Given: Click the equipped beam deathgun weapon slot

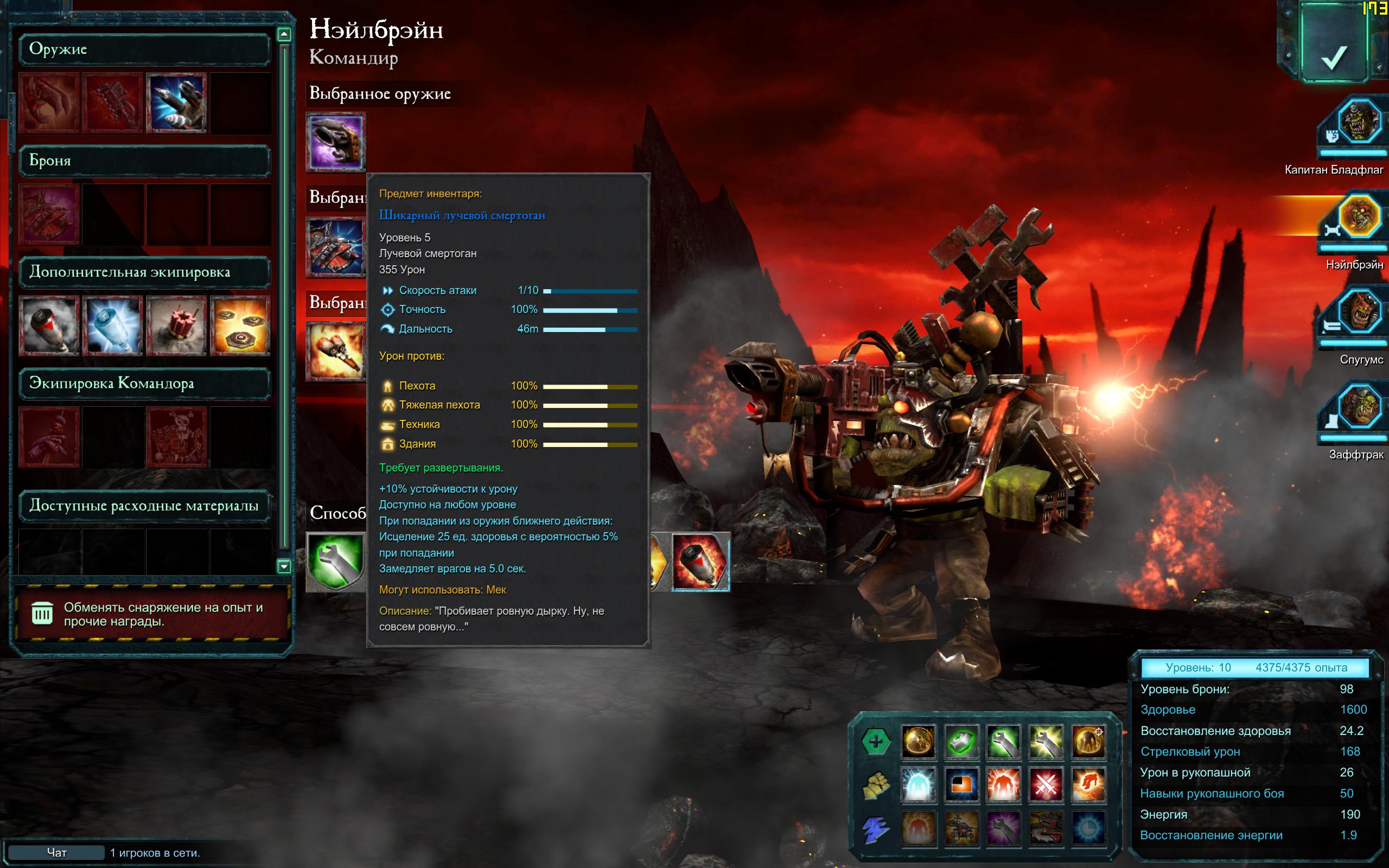Looking at the screenshot, I should click(336, 141).
